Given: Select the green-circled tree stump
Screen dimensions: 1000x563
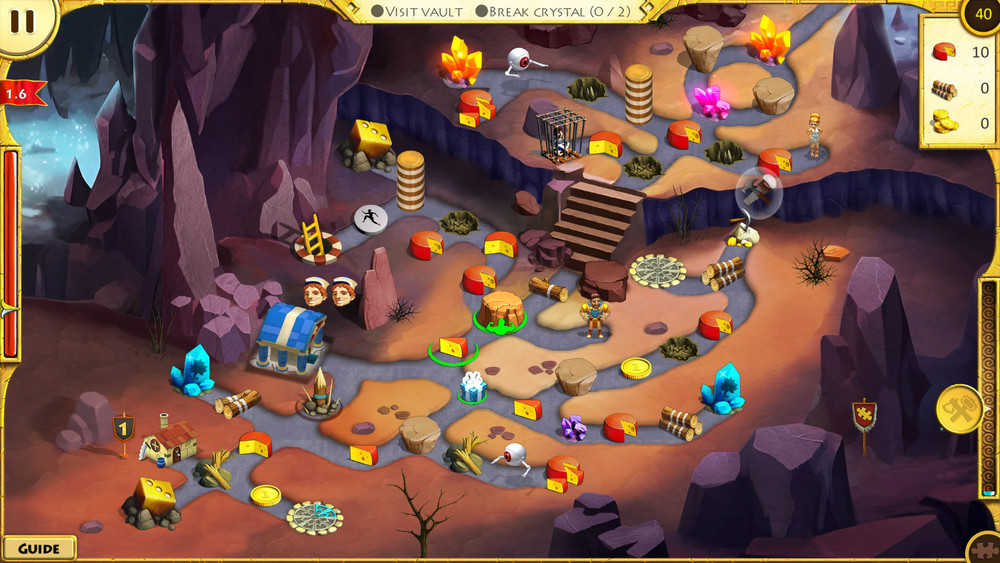Looking at the screenshot, I should click(x=499, y=311).
